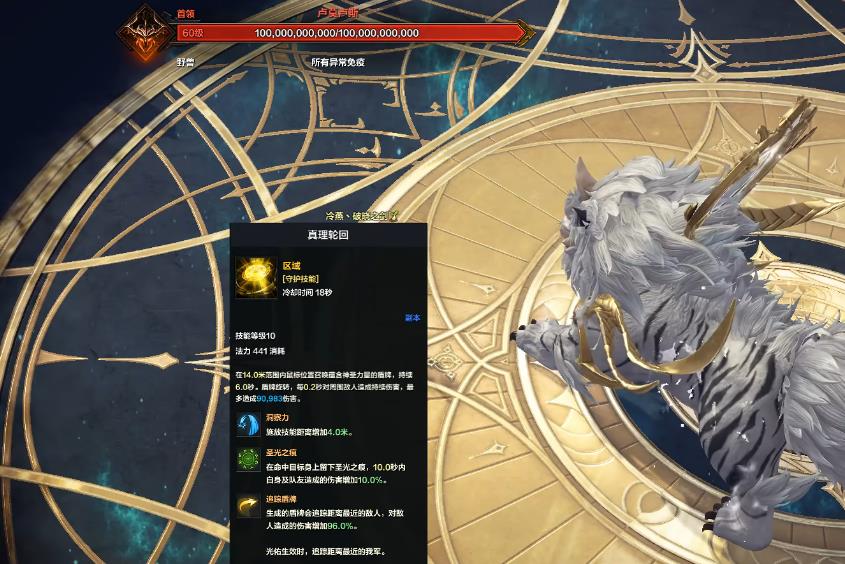The height and width of the screenshot is (564, 845).
Task: Pick the 追踪盾牌 tripod arrow icon
Action: (248, 508)
